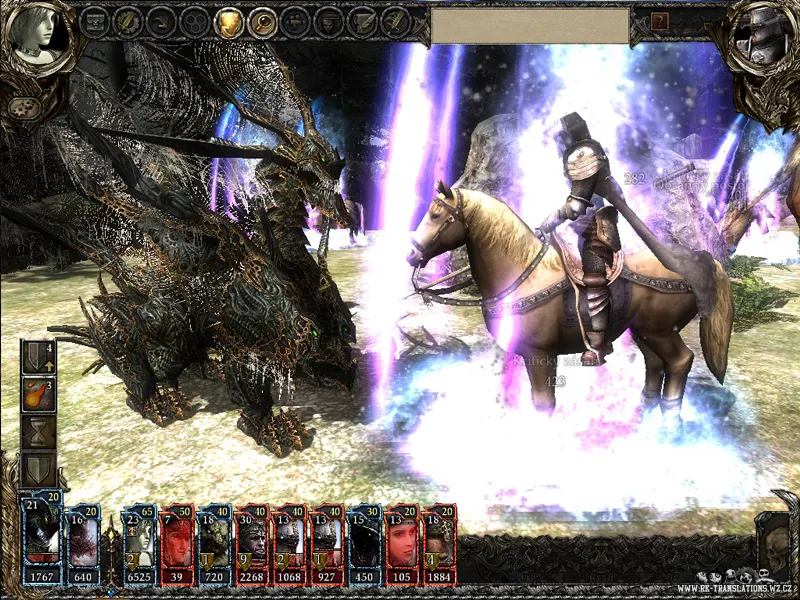Pick the unit card showing 927

pos(327,543)
